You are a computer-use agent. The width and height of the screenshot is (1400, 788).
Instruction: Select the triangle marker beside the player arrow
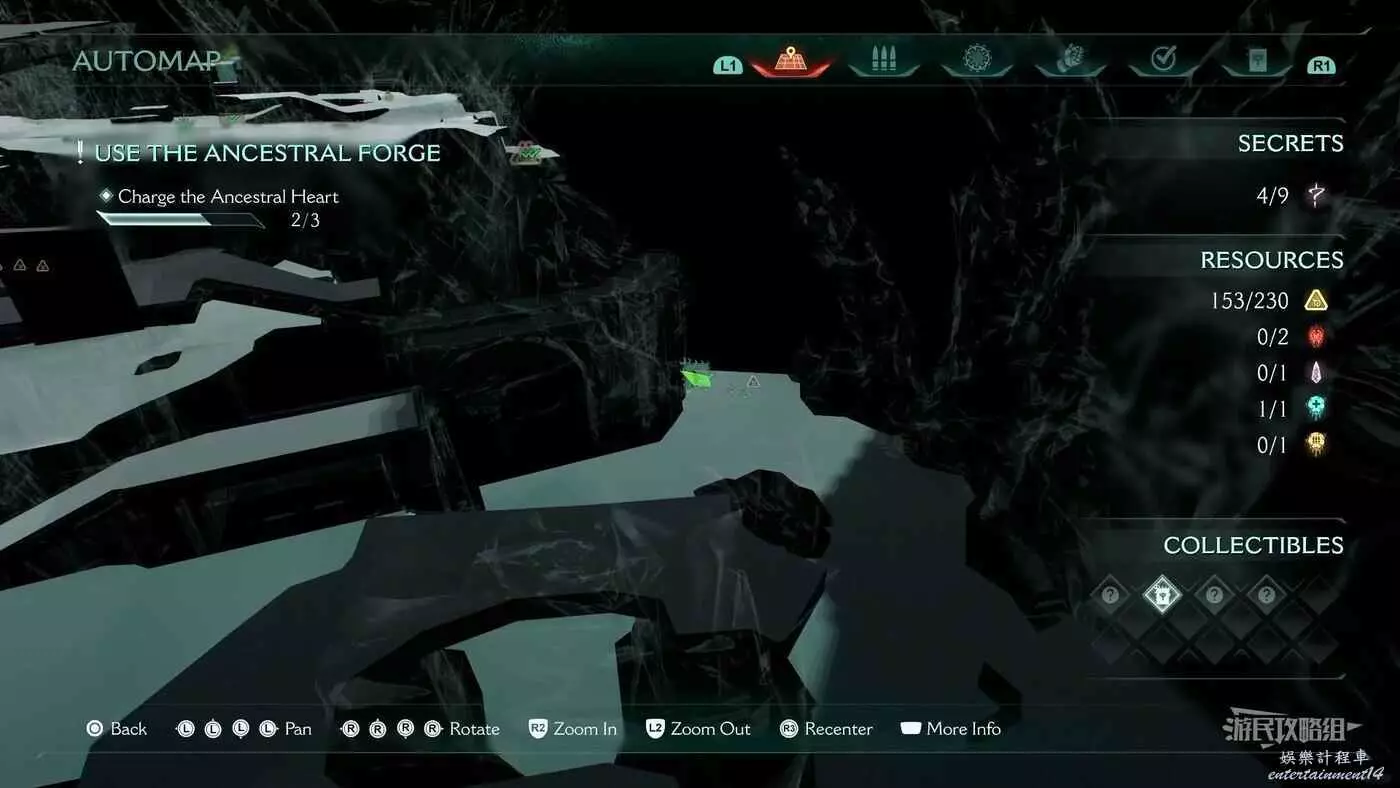point(753,381)
